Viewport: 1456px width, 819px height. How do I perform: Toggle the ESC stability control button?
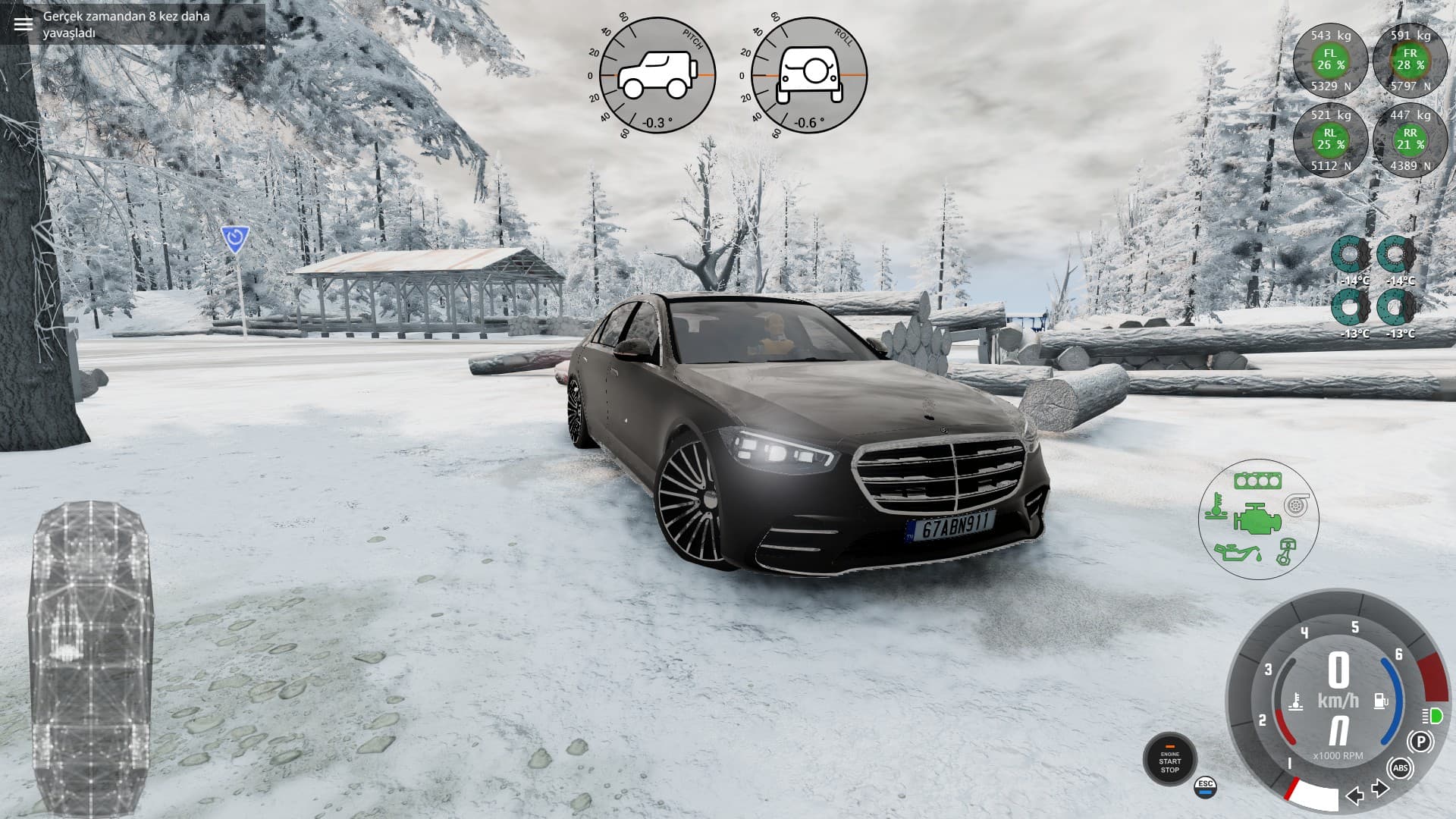tap(1205, 787)
